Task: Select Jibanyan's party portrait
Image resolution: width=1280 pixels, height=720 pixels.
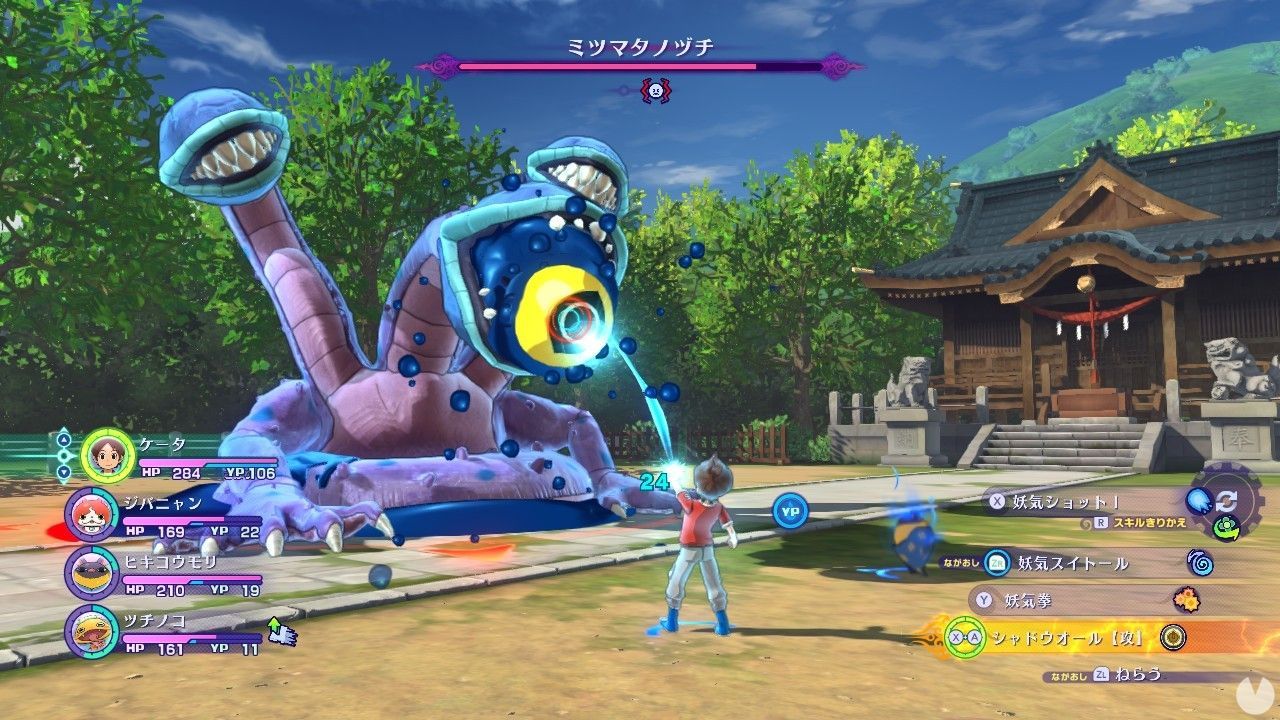Action: (x=91, y=515)
